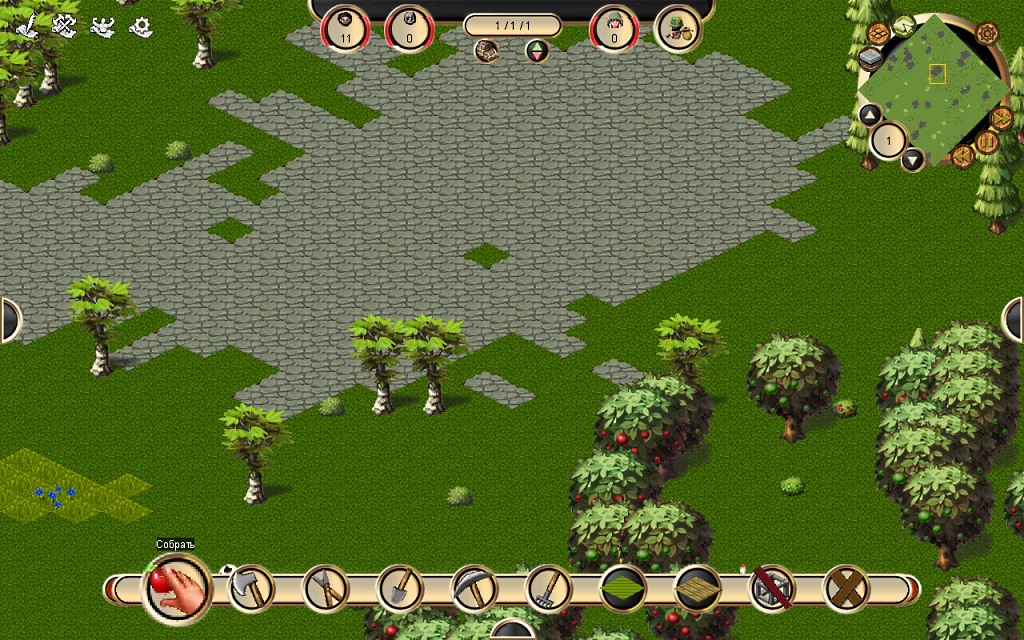
Task: Slow down game with rewind button
Action: 962,156
